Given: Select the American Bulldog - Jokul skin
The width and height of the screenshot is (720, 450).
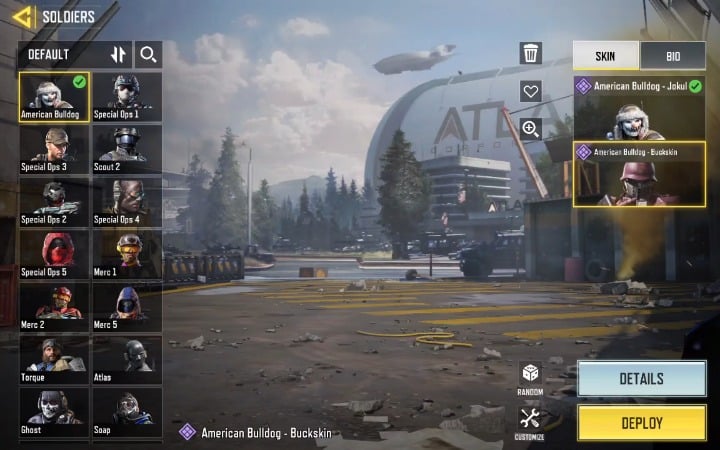Looking at the screenshot, I should [x=639, y=107].
